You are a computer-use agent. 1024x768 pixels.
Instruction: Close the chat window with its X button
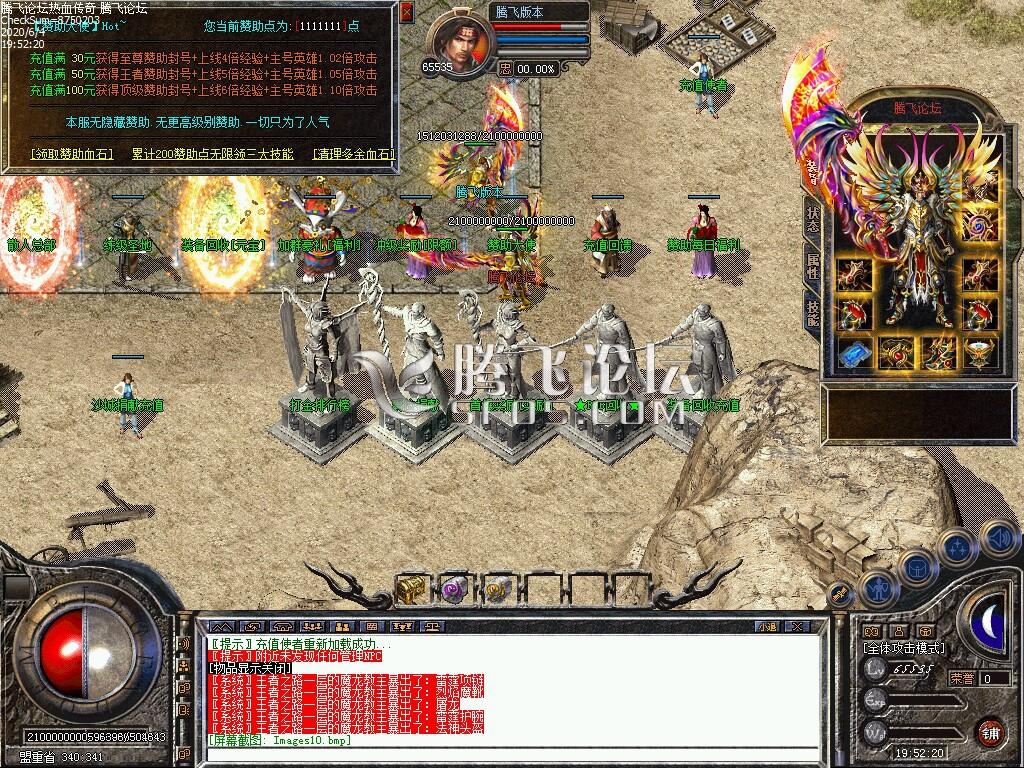pos(797,627)
